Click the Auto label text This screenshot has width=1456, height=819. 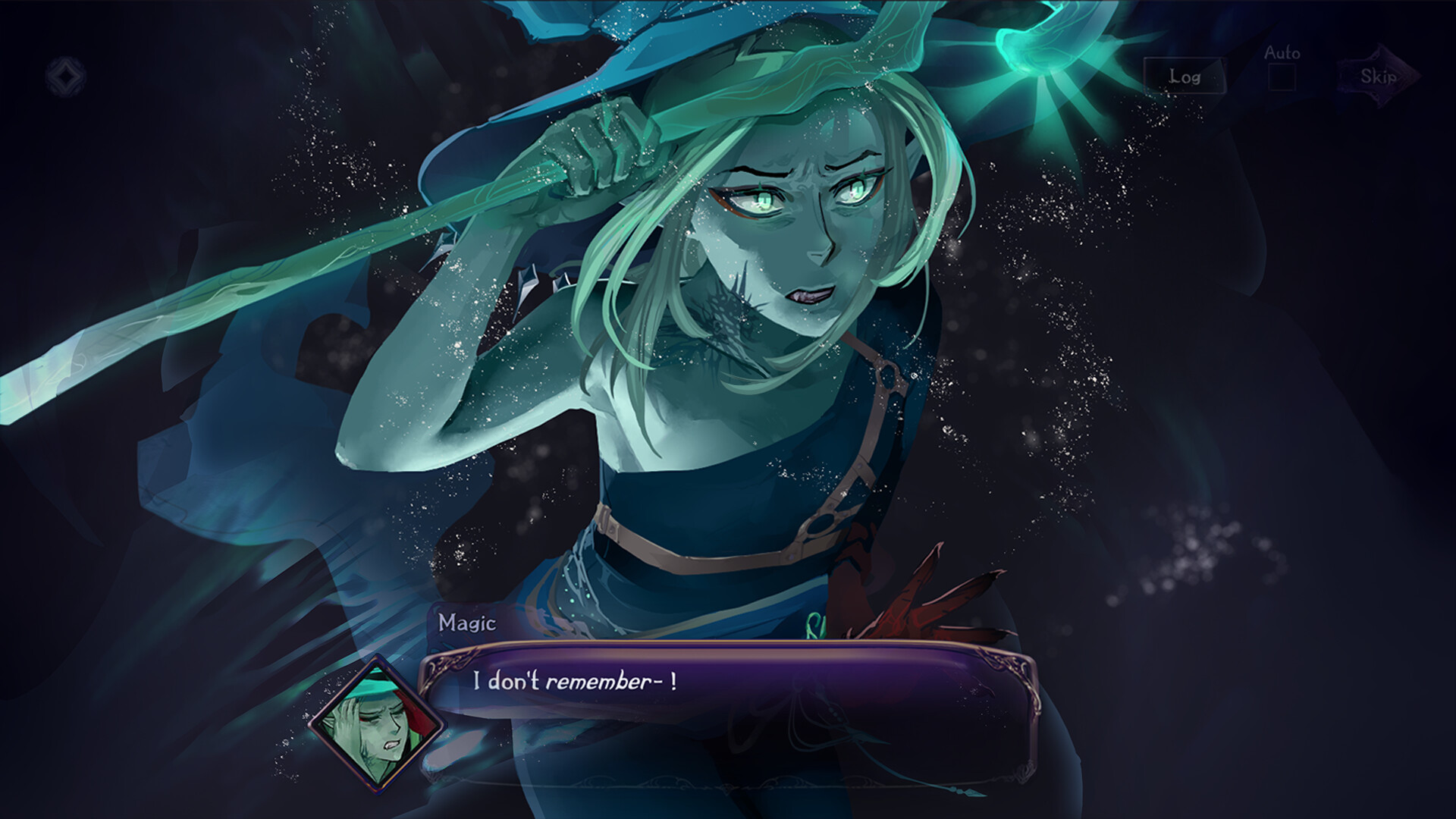1280,53
